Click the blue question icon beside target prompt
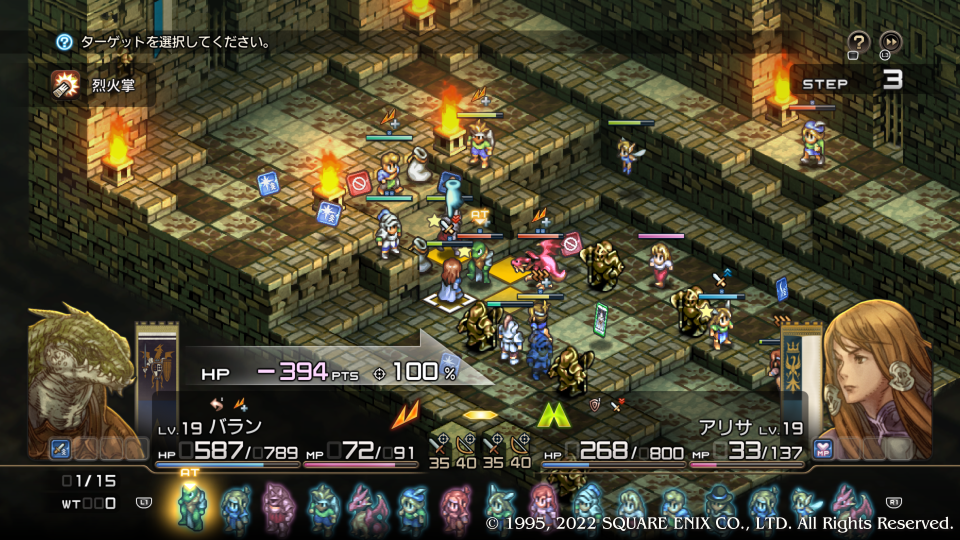960x540 pixels. pyautogui.click(x=65, y=42)
